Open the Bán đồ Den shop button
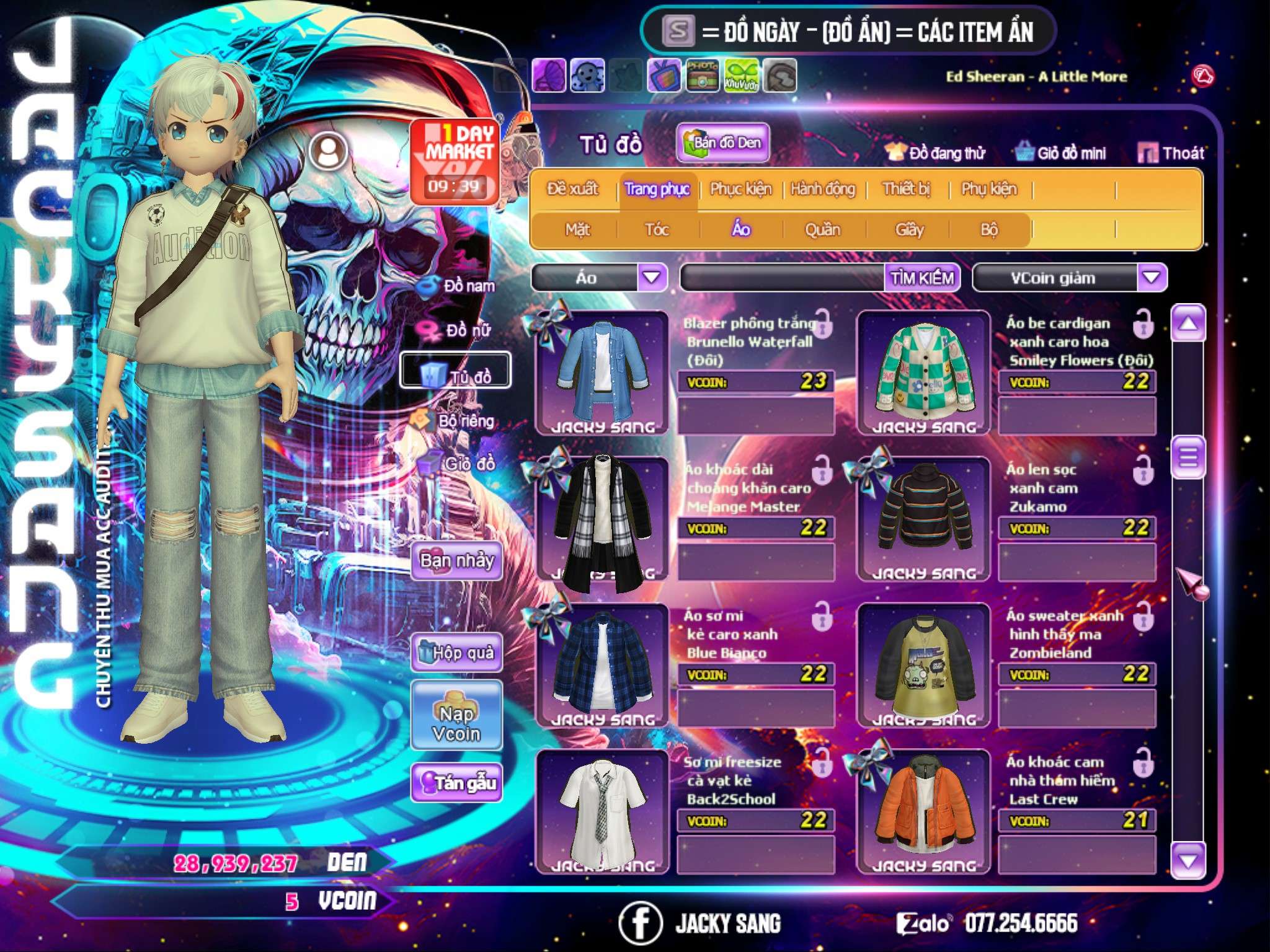The width and height of the screenshot is (1270, 952). pyautogui.click(x=722, y=143)
